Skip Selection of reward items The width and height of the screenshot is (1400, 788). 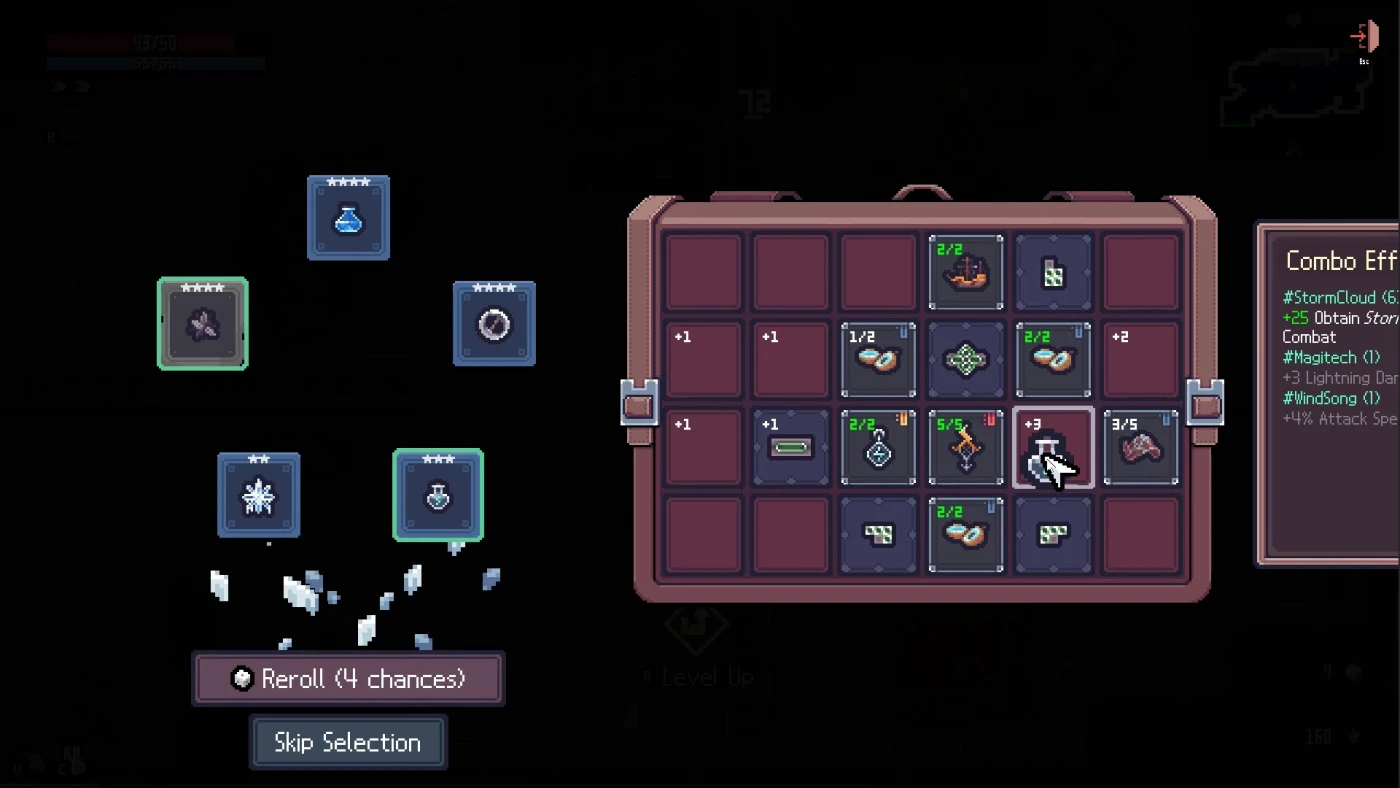point(348,743)
